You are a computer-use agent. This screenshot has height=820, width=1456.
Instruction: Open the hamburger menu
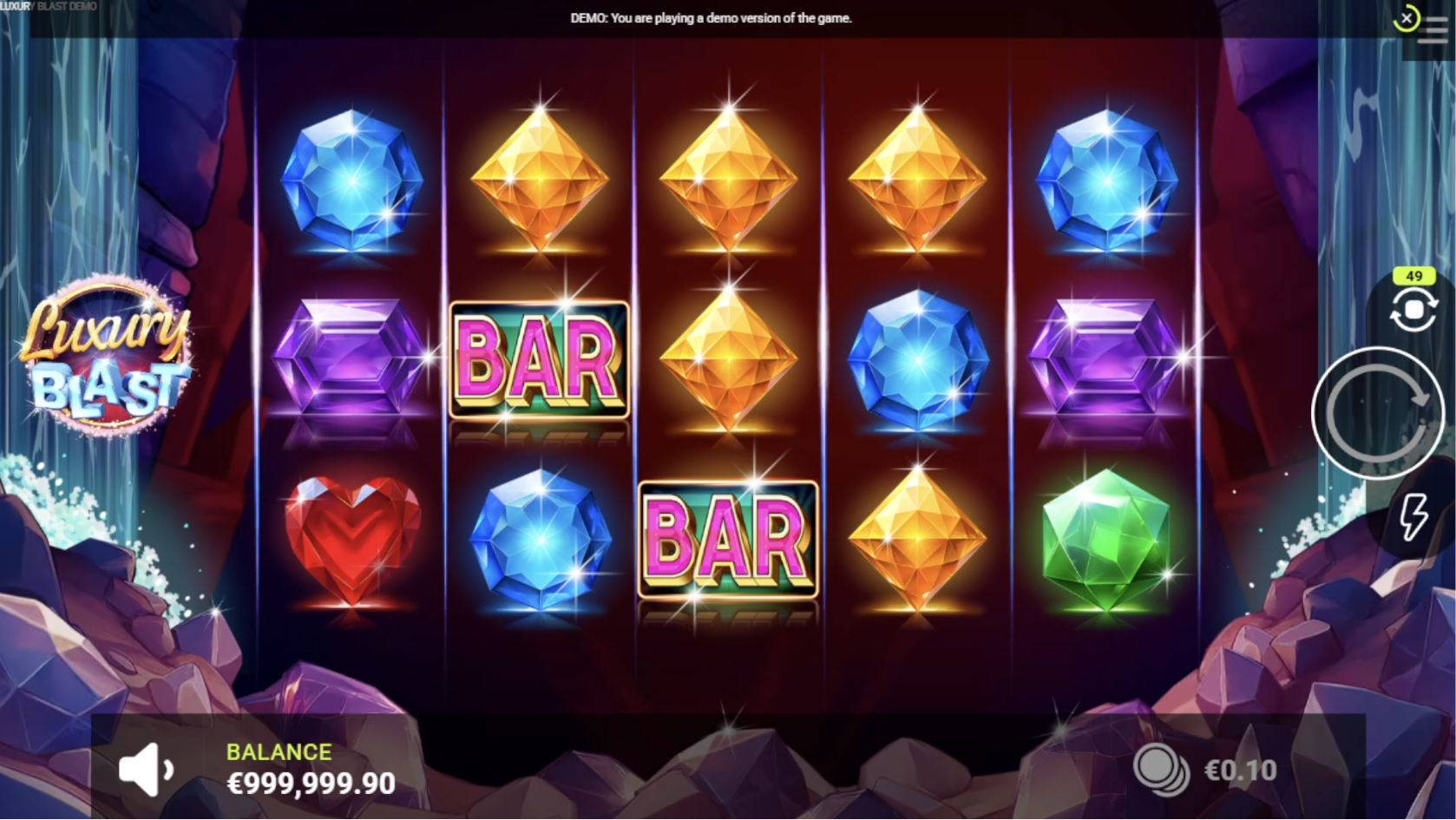[1433, 33]
